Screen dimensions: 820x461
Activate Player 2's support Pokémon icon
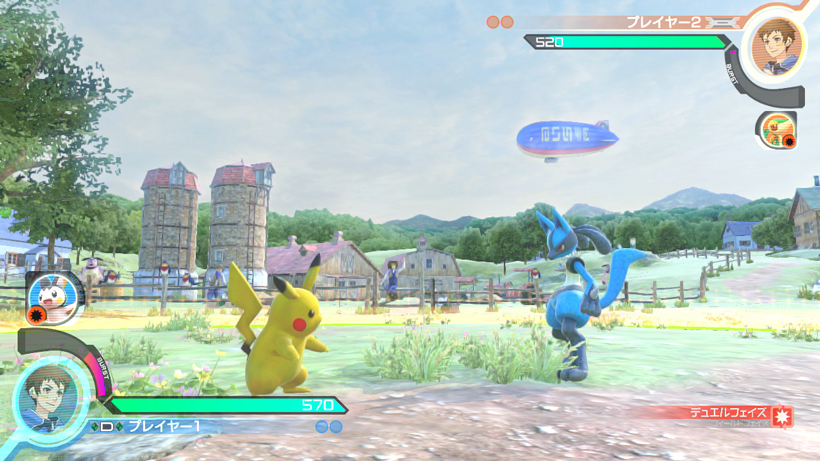pyautogui.click(x=775, y=130)
